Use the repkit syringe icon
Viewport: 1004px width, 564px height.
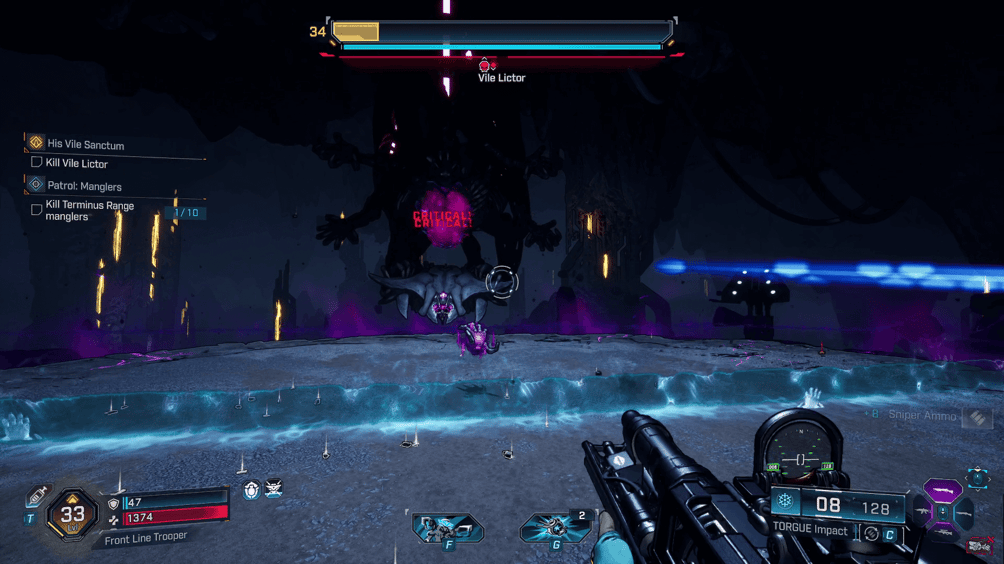pyautogui.click(x=37, y=497)
